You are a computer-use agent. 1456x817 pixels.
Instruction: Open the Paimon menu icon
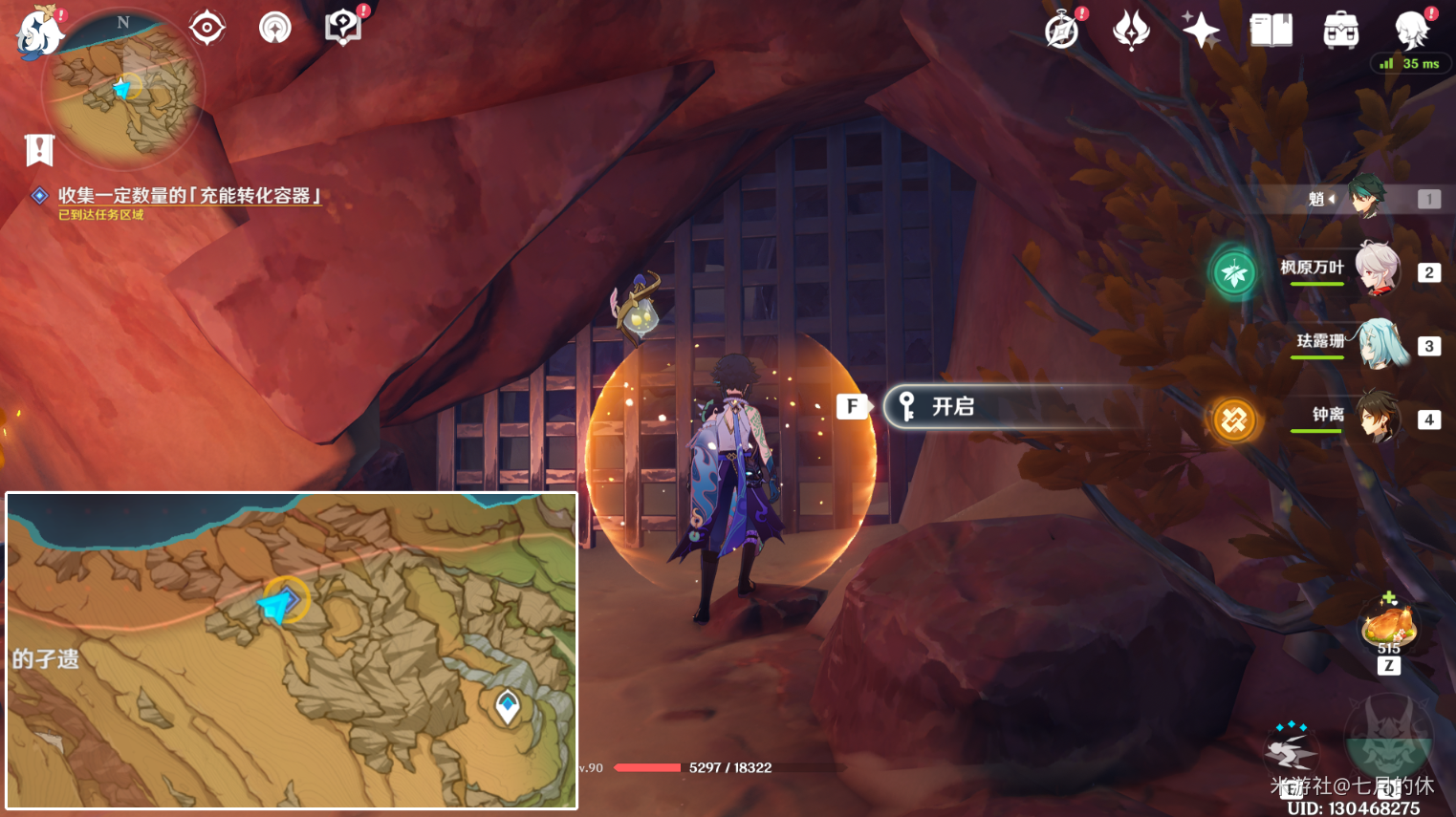(x=40, y=32)
